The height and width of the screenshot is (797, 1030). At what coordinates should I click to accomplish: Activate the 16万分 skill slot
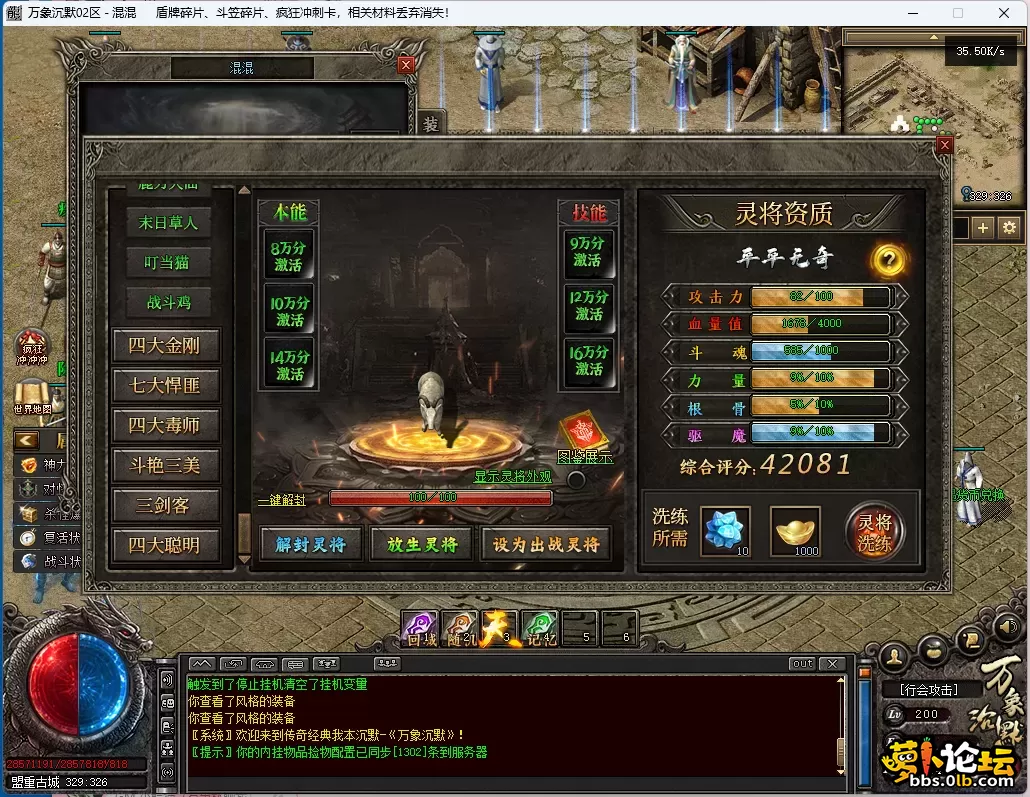(588, 361)
